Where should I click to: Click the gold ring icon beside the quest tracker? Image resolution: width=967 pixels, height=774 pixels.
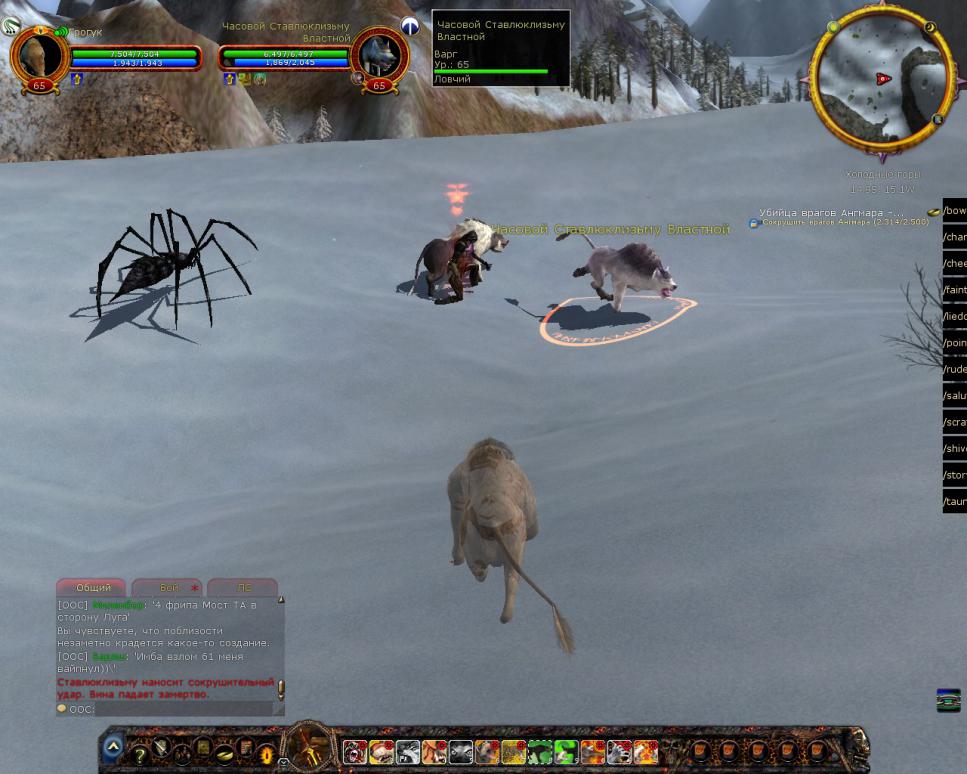click(933, 212)
